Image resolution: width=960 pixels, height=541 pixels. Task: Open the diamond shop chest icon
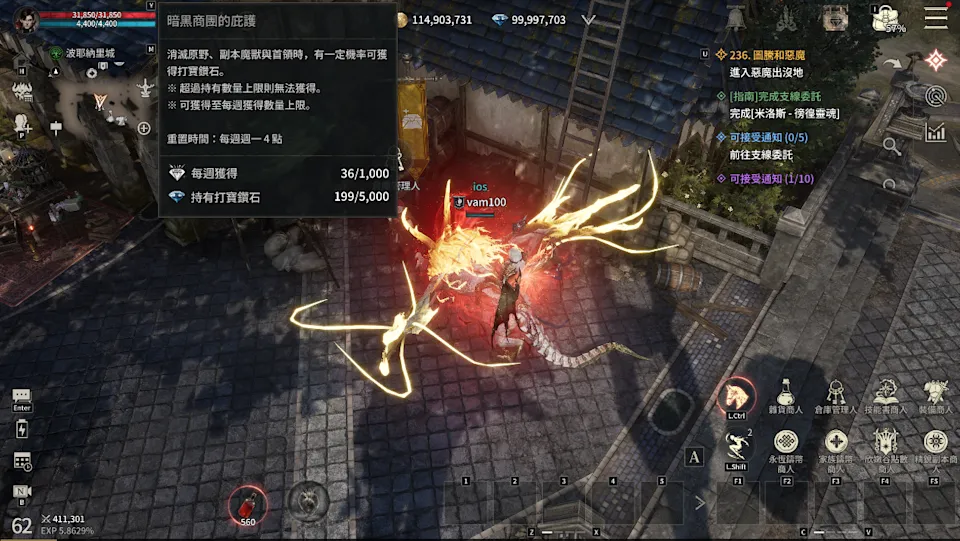click(x=835, y=18)
